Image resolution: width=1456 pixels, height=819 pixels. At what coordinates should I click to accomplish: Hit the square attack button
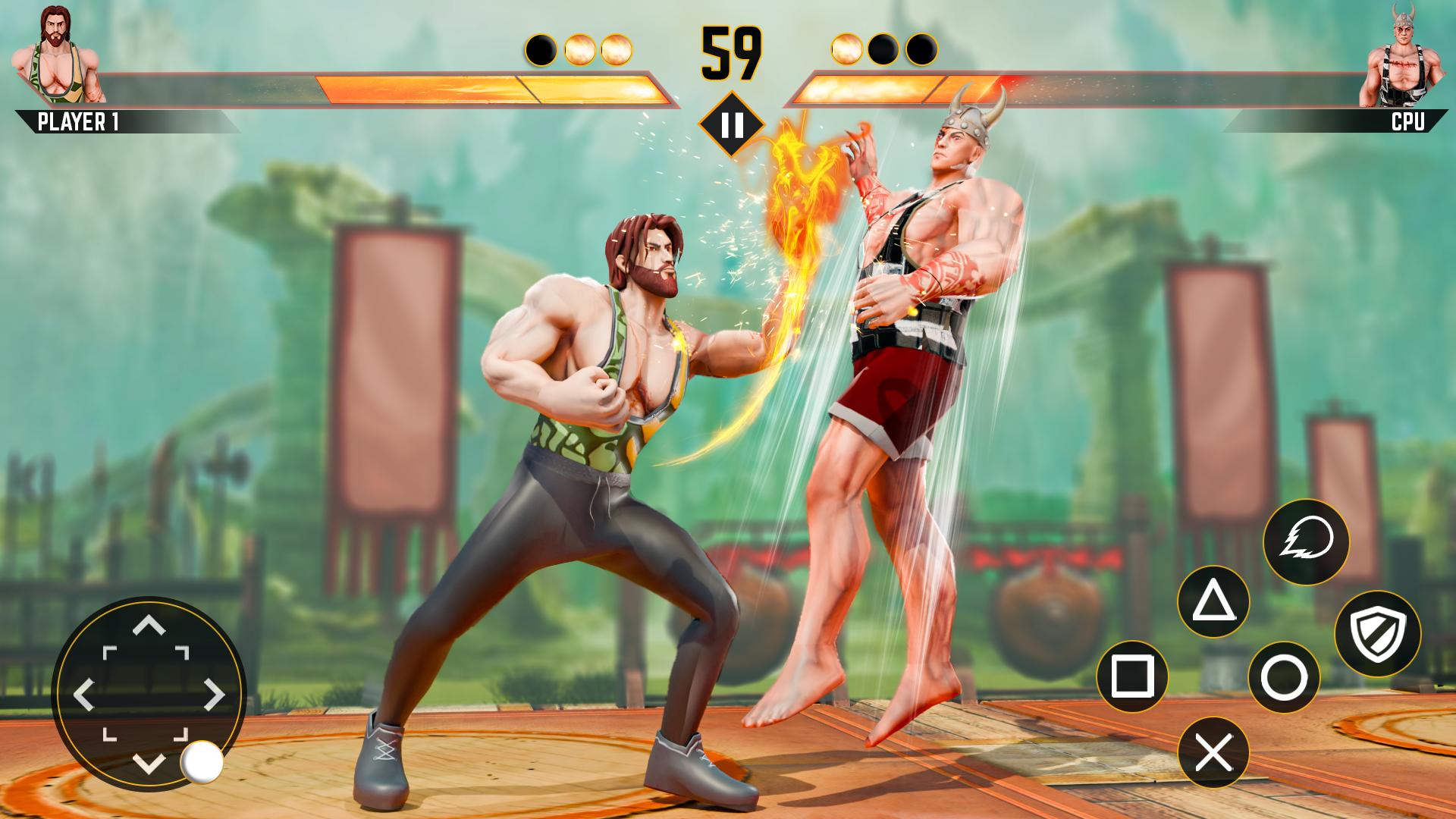click(1132, 676)
